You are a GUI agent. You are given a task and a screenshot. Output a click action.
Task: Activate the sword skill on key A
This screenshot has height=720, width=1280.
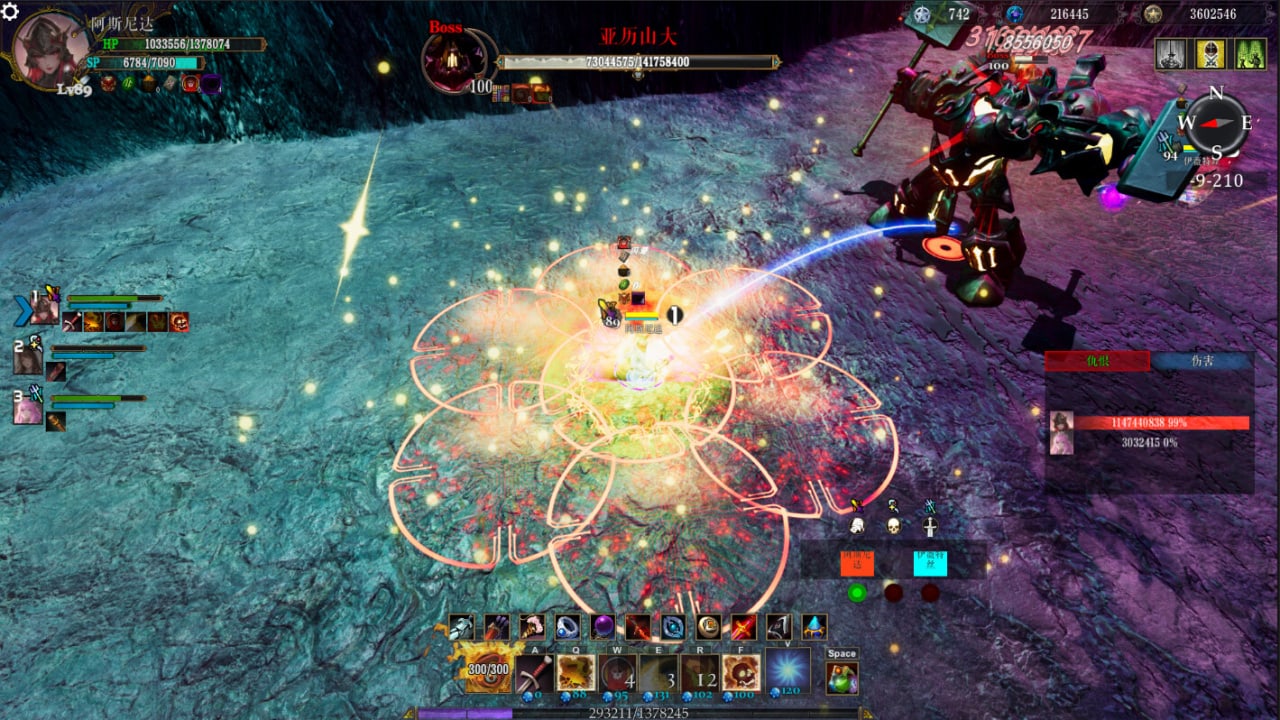pyautogui.click(x=534, y=672)
